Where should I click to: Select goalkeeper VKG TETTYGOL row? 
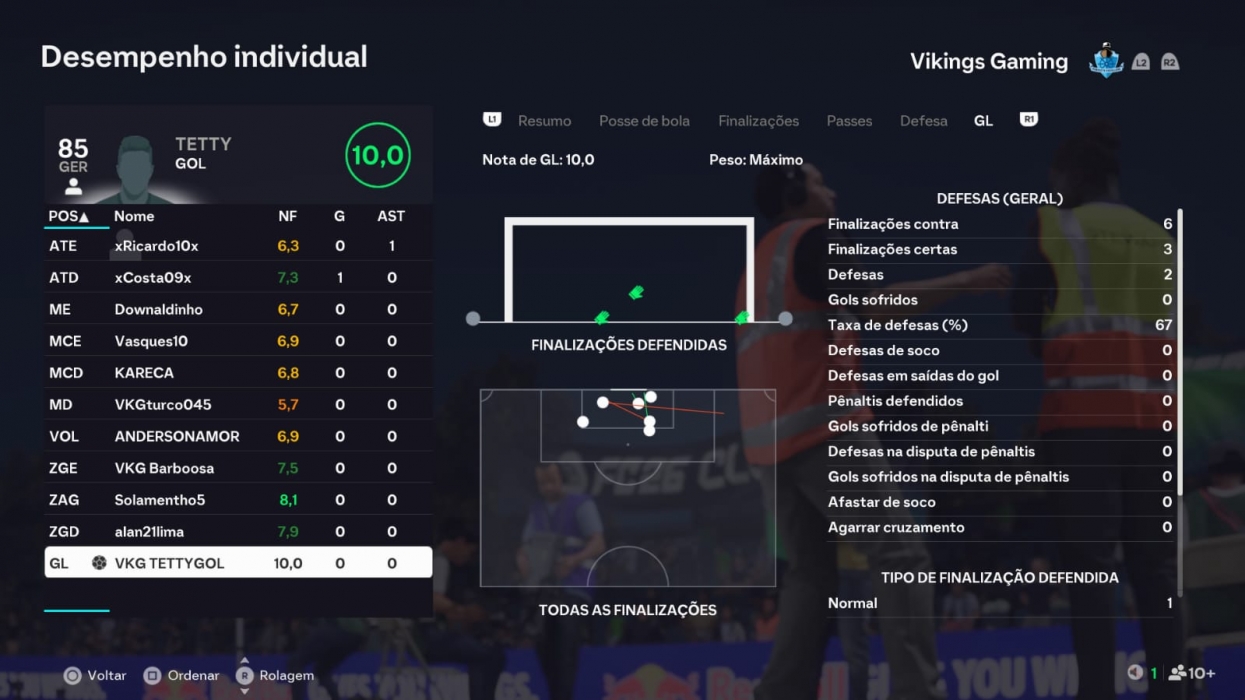(238, 564)
